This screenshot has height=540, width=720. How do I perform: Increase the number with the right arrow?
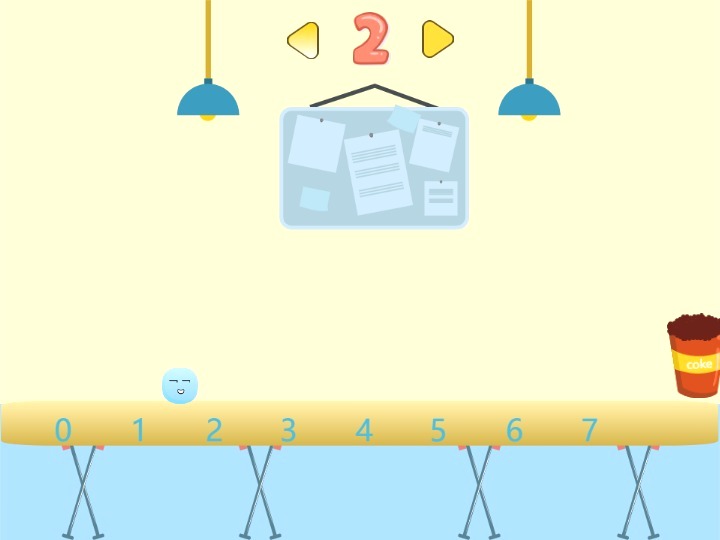click(437, 40)
